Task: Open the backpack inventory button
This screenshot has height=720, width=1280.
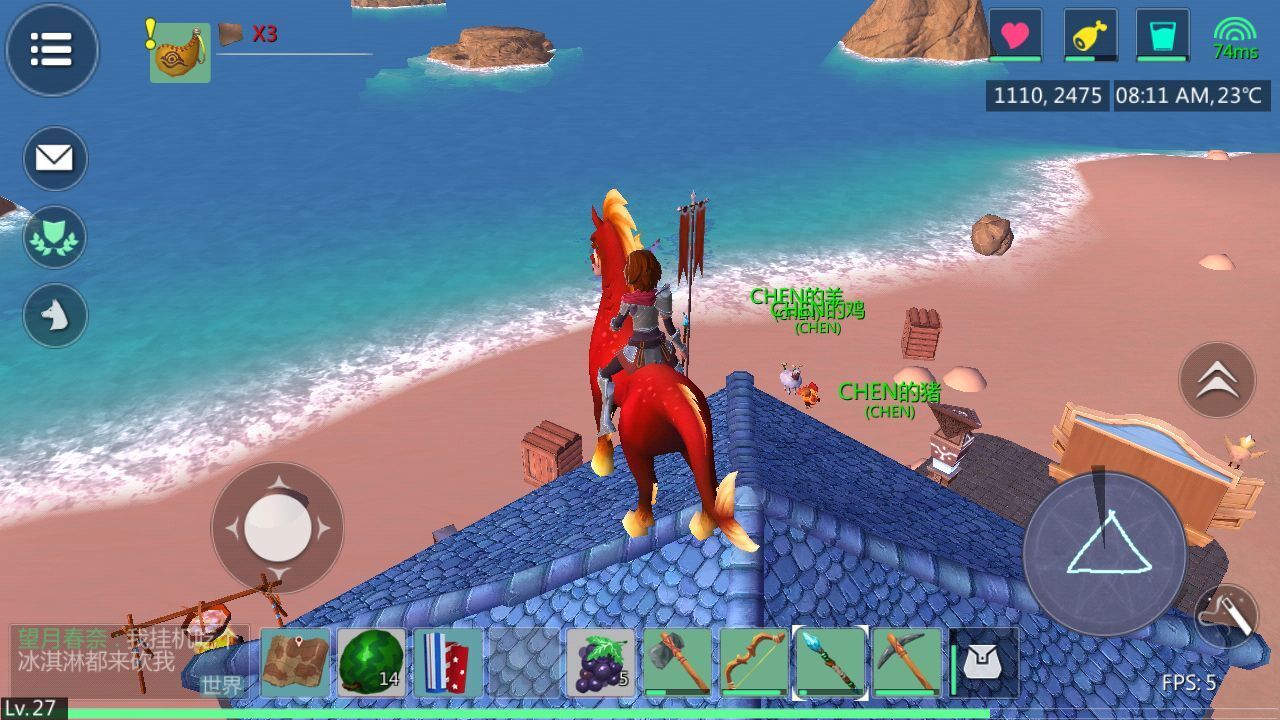Action: [983, 662]
